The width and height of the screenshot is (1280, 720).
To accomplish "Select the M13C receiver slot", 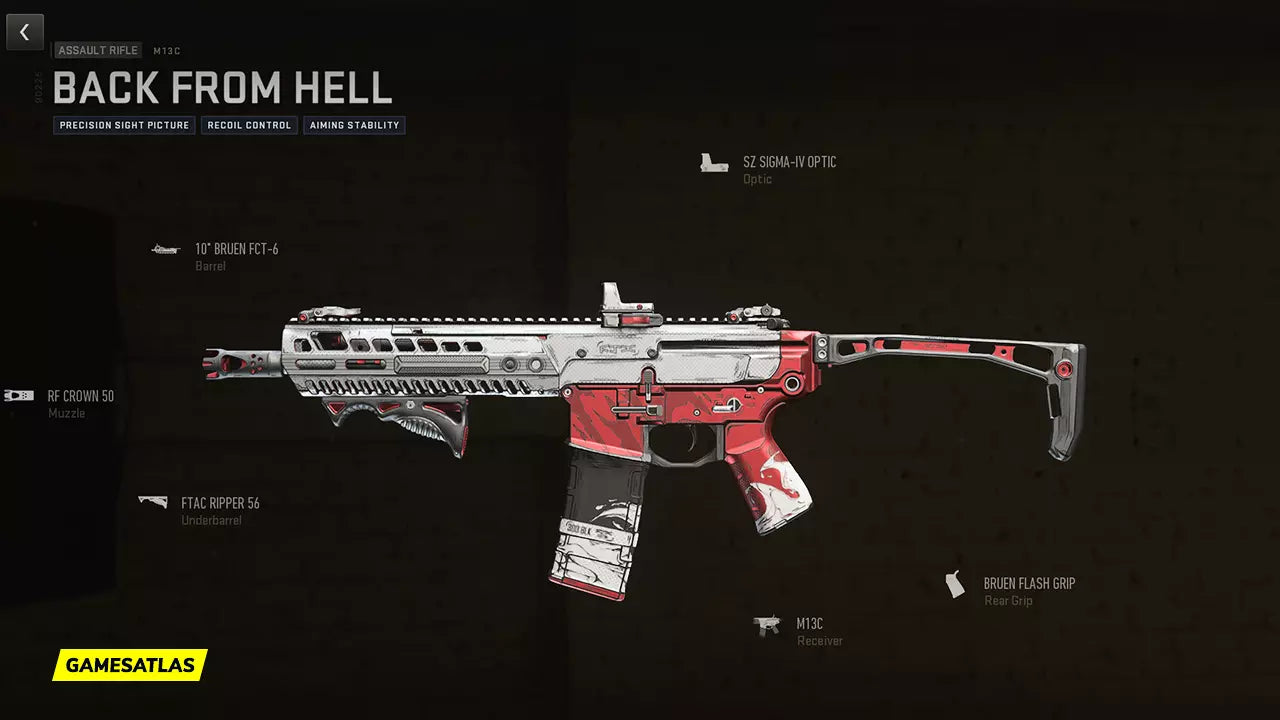I will [809, 624].
